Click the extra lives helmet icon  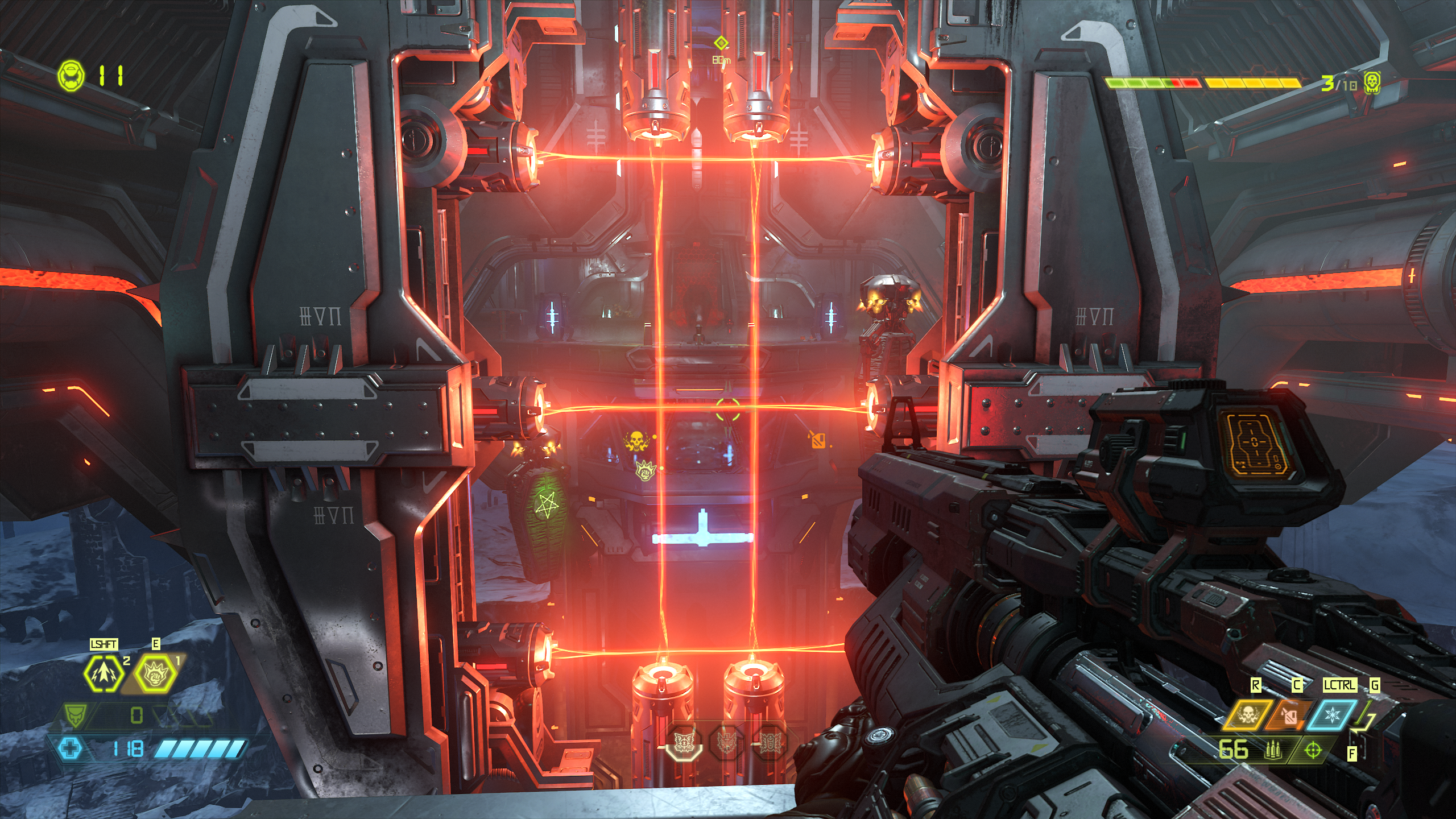[71, 75]
